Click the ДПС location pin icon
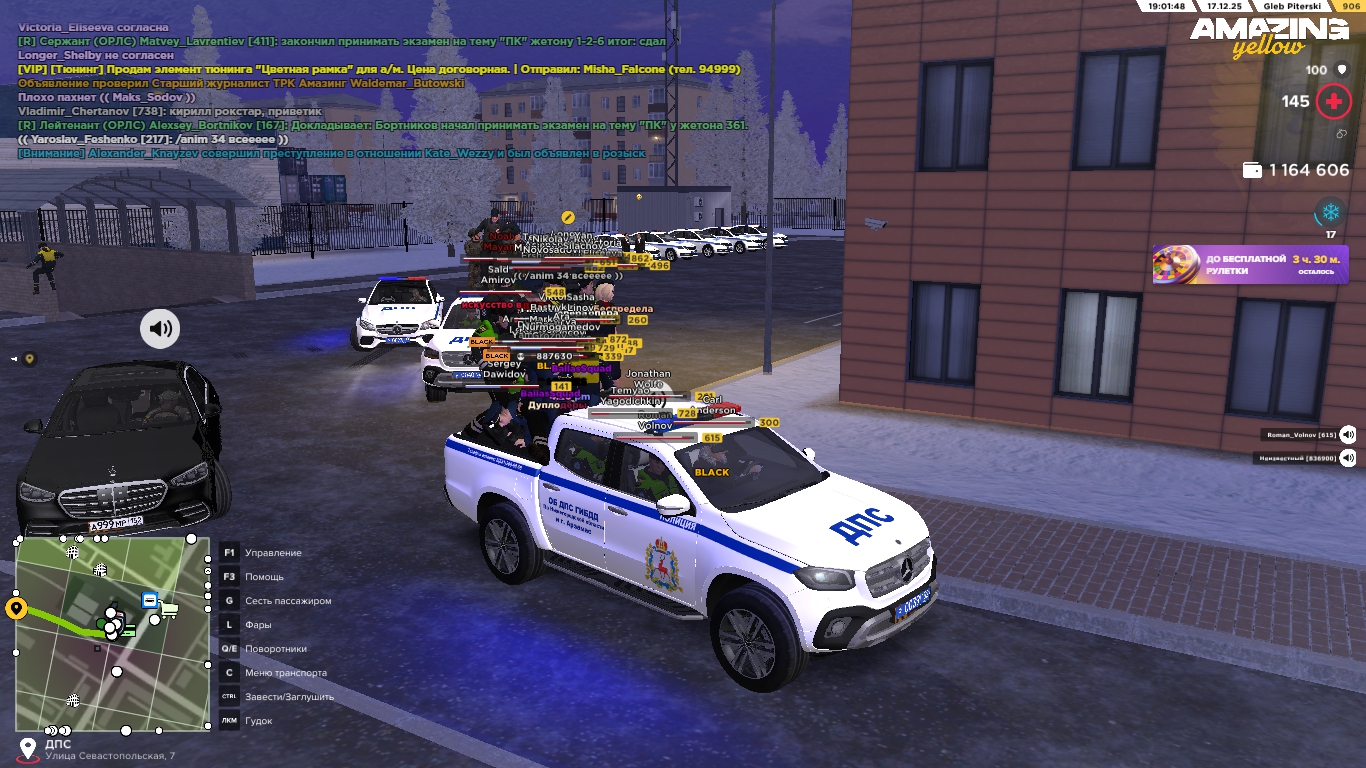 coord(27,748)
